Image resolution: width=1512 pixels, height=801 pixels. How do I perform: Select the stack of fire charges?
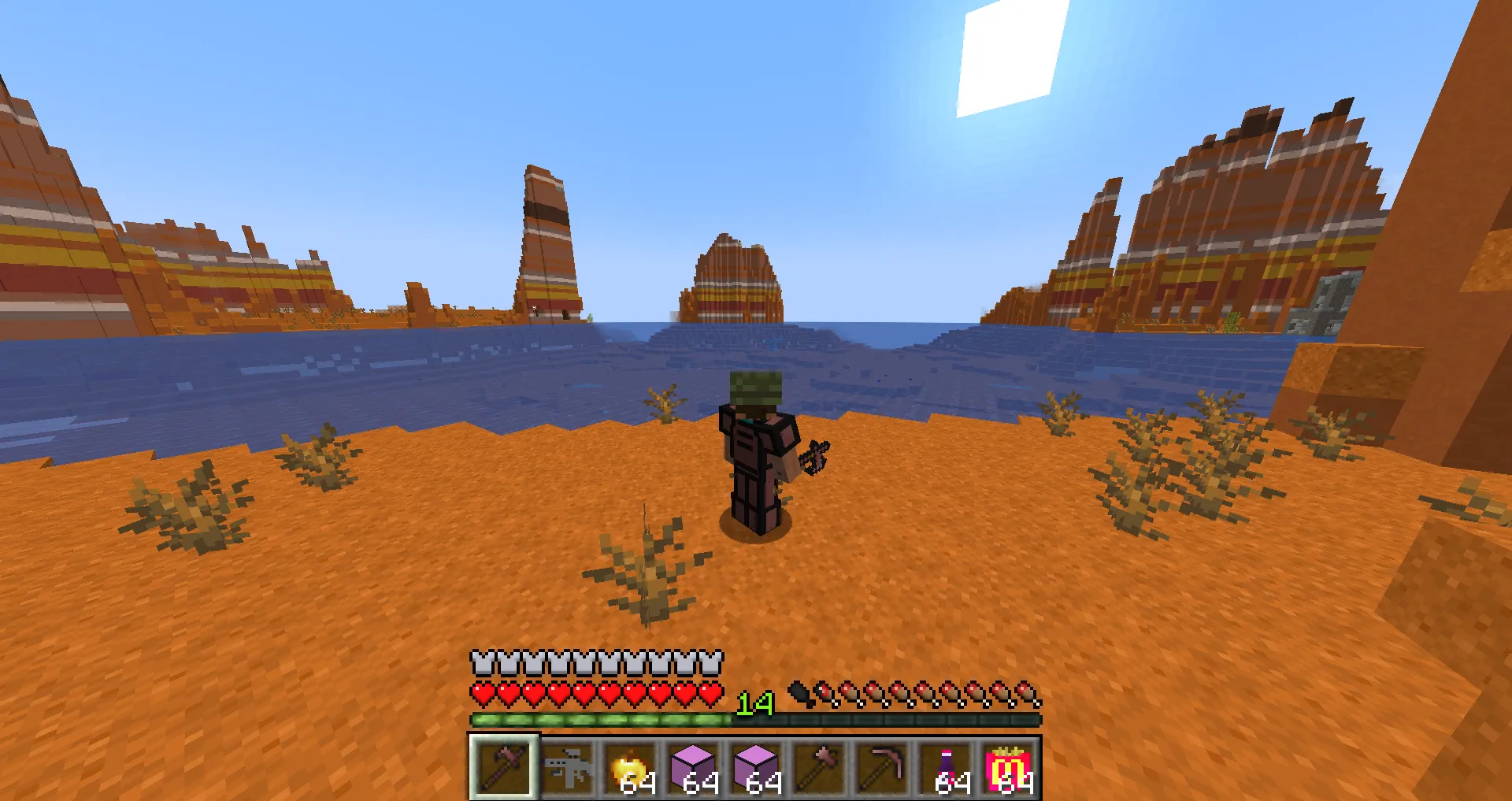coord(632,768)
